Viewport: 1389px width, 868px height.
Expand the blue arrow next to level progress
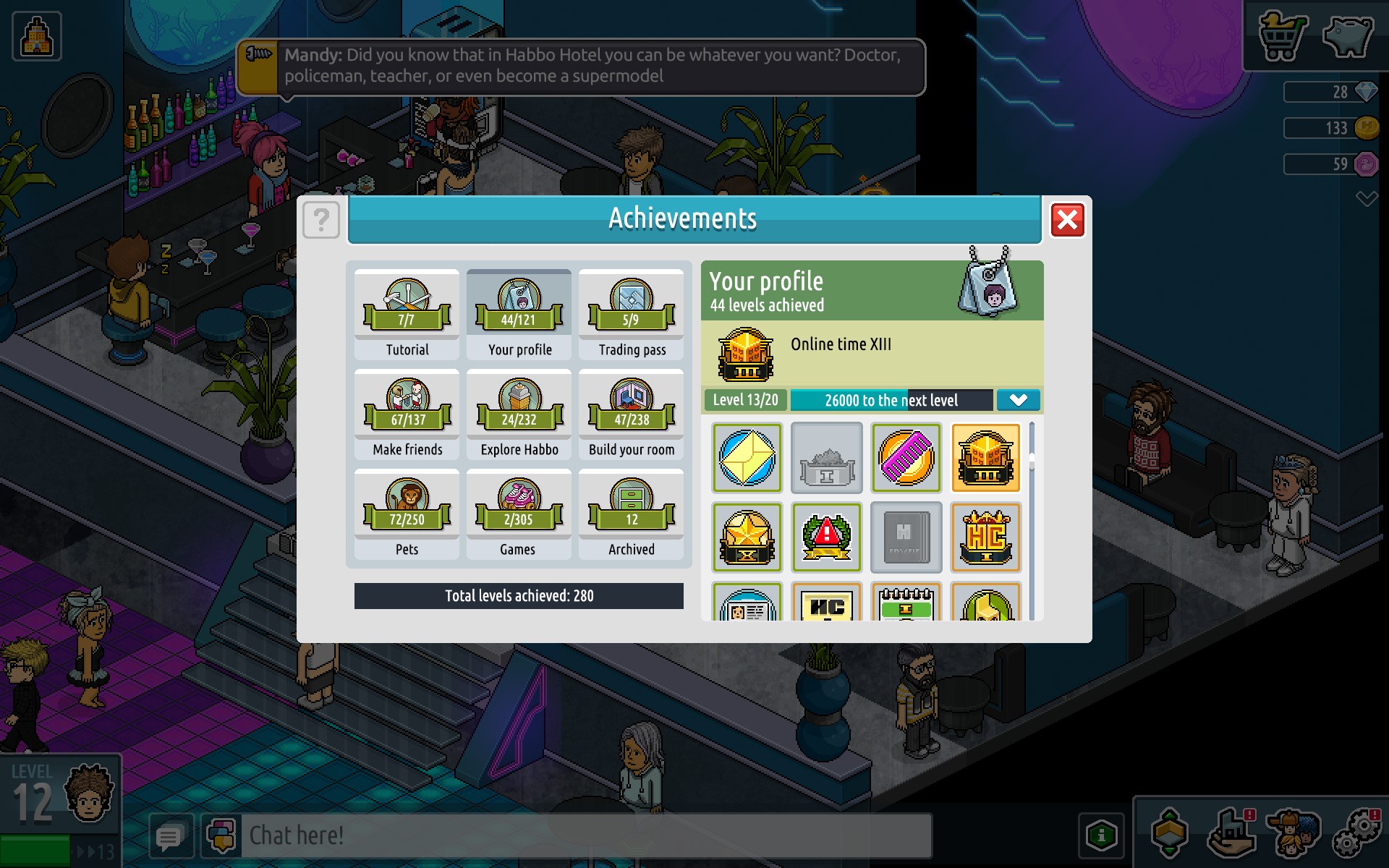coord(1018,400)
